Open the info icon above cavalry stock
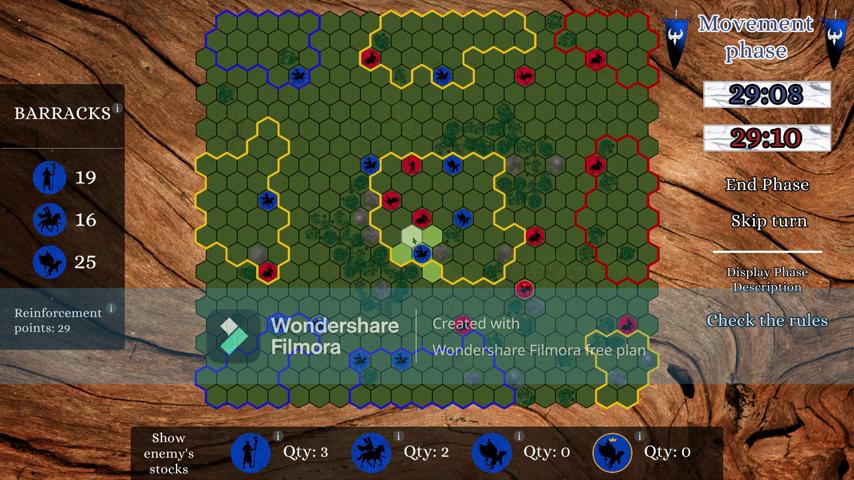The height and width of the screenshot is (480, 854). click(398, 437)
